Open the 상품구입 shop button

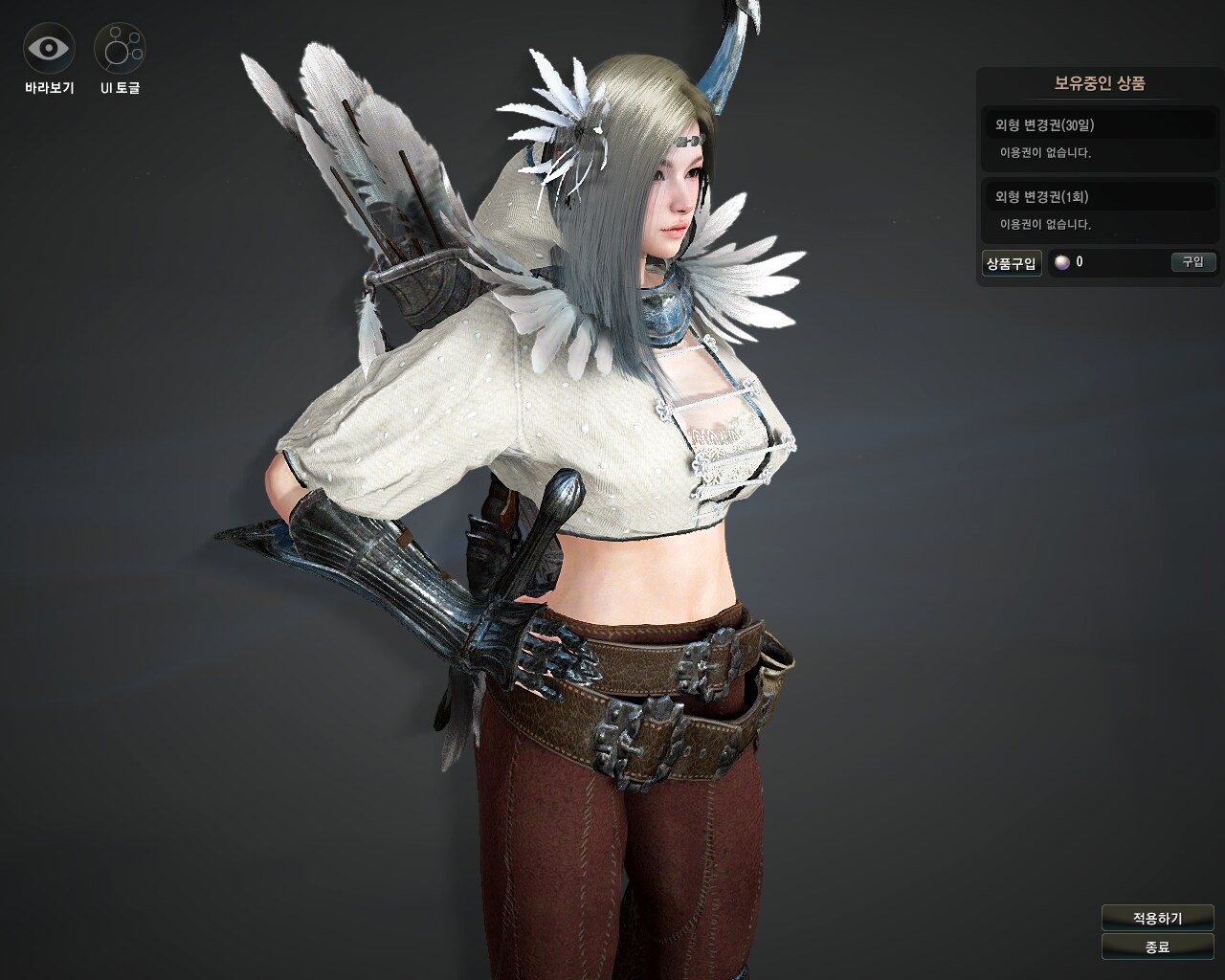(x=1012, y=263)
